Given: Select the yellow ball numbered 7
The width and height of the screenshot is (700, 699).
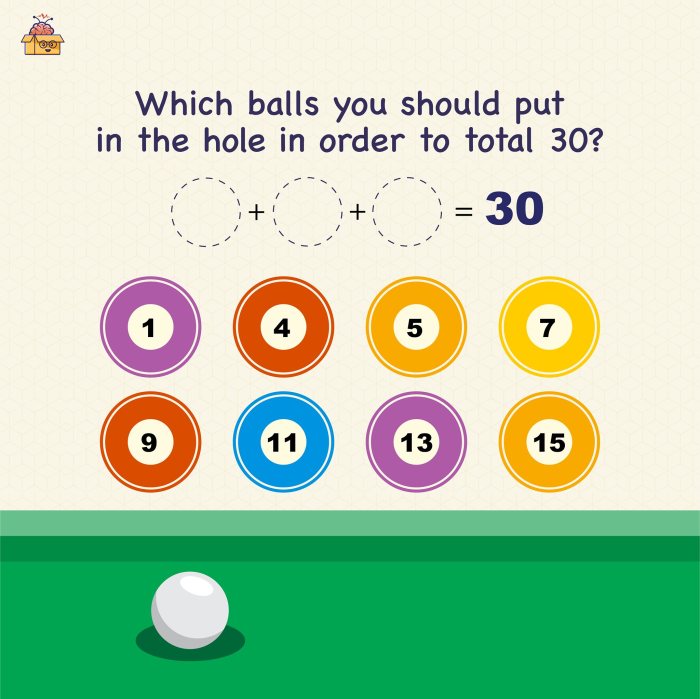Looking at the screenshot, I should point(548,327).
